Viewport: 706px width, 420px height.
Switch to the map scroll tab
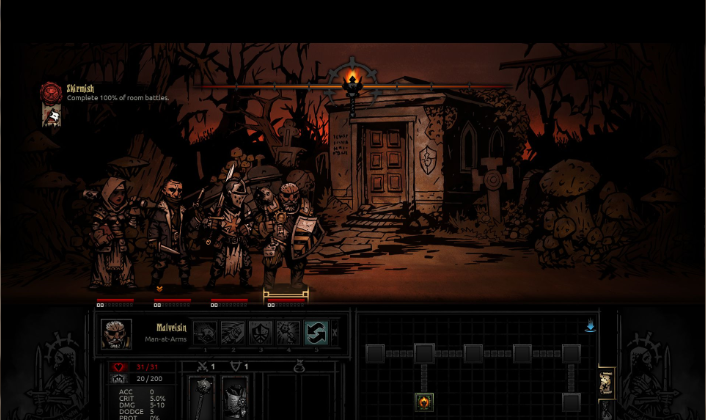click(x=606, y=381)
